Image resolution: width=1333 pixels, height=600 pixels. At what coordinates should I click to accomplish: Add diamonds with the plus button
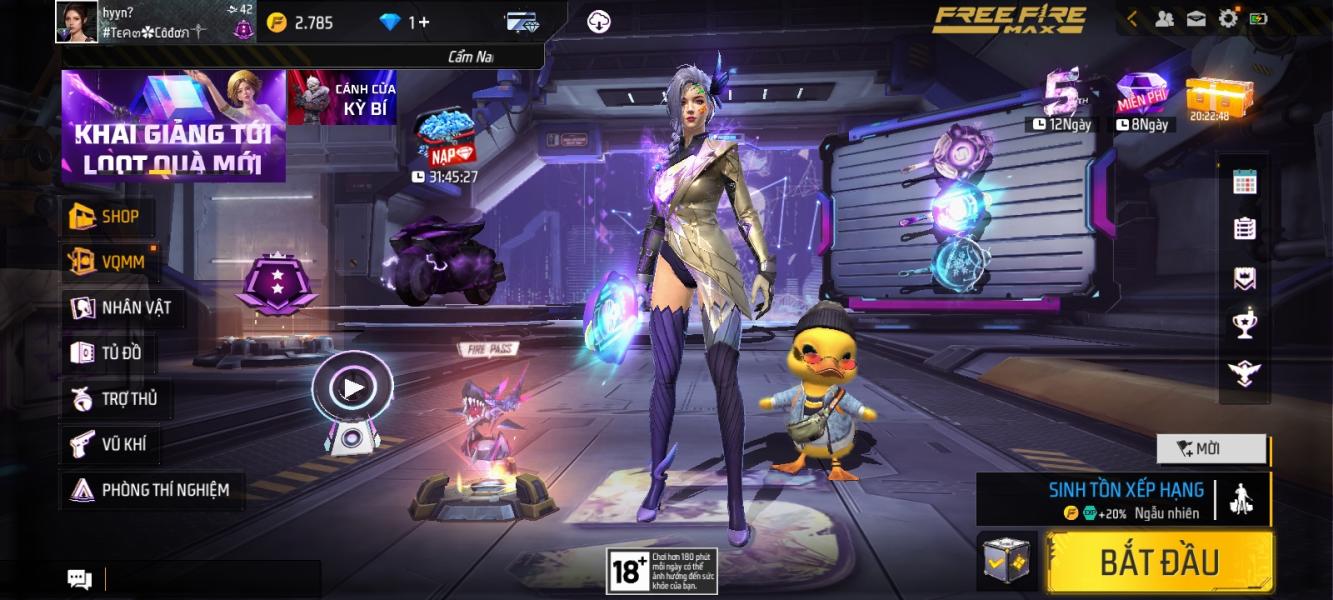click(424, 22)
